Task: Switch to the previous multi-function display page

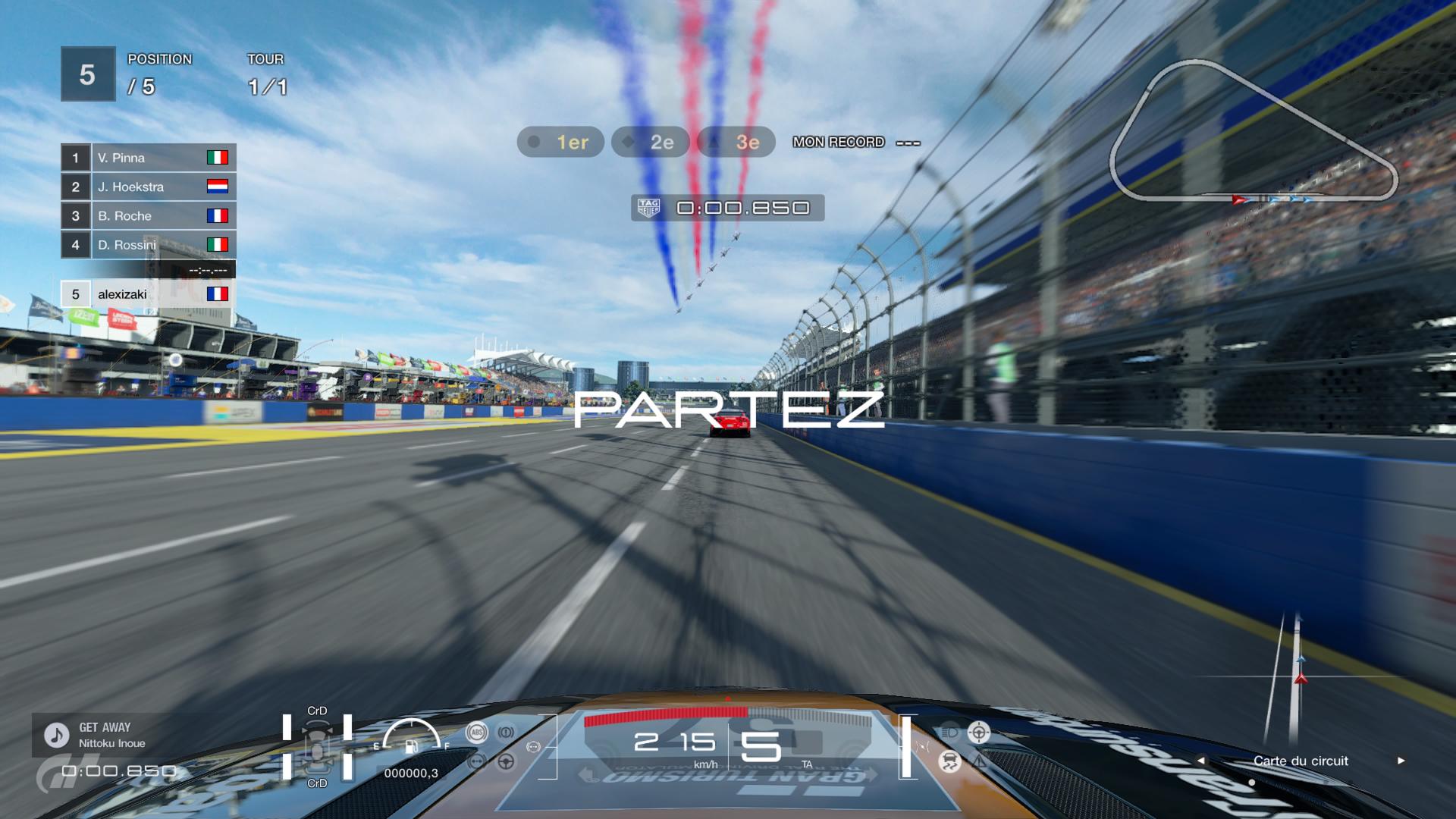Action: 1200,761
